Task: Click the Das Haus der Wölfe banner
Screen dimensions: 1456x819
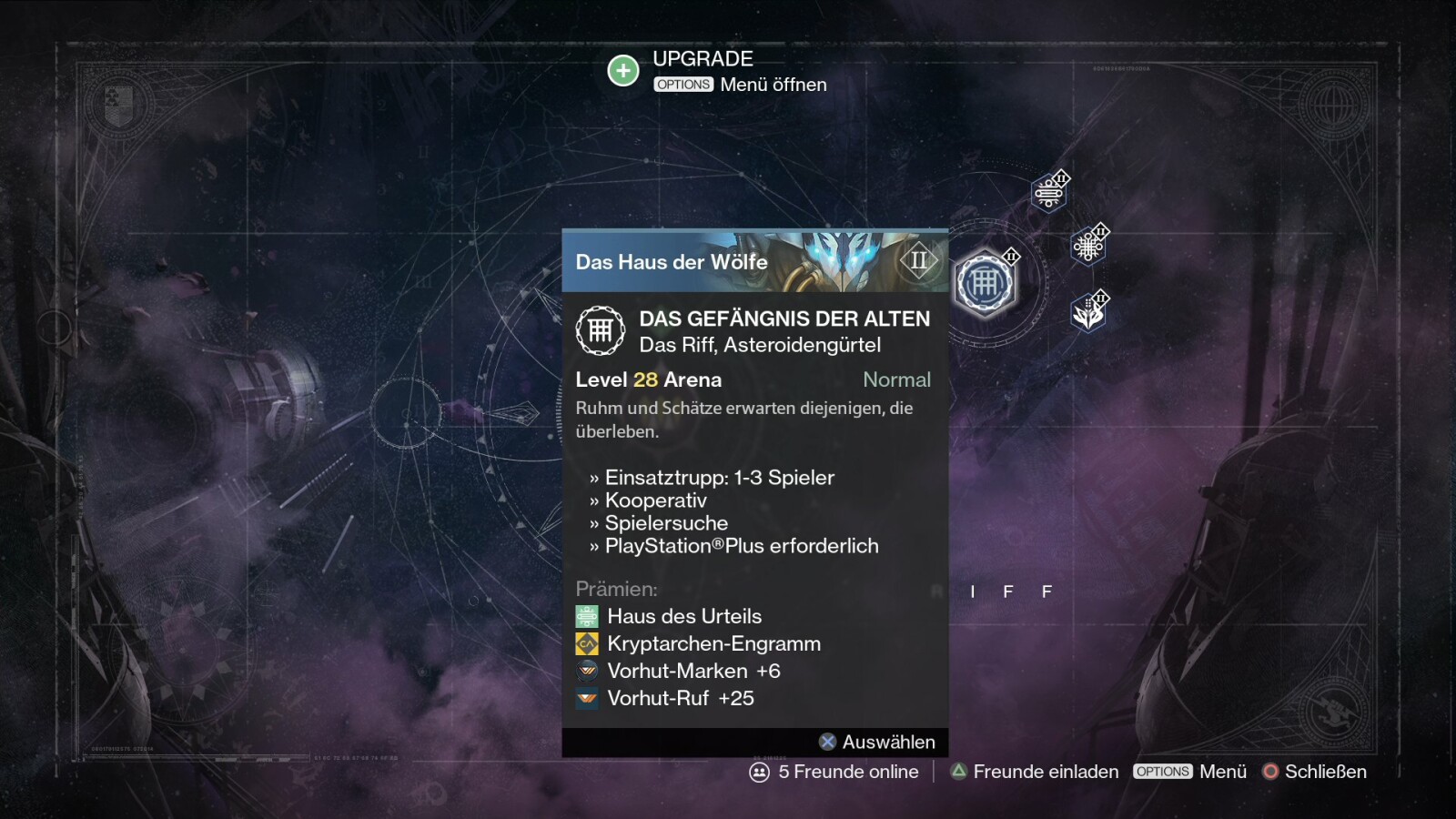Action: pos(754,261)
